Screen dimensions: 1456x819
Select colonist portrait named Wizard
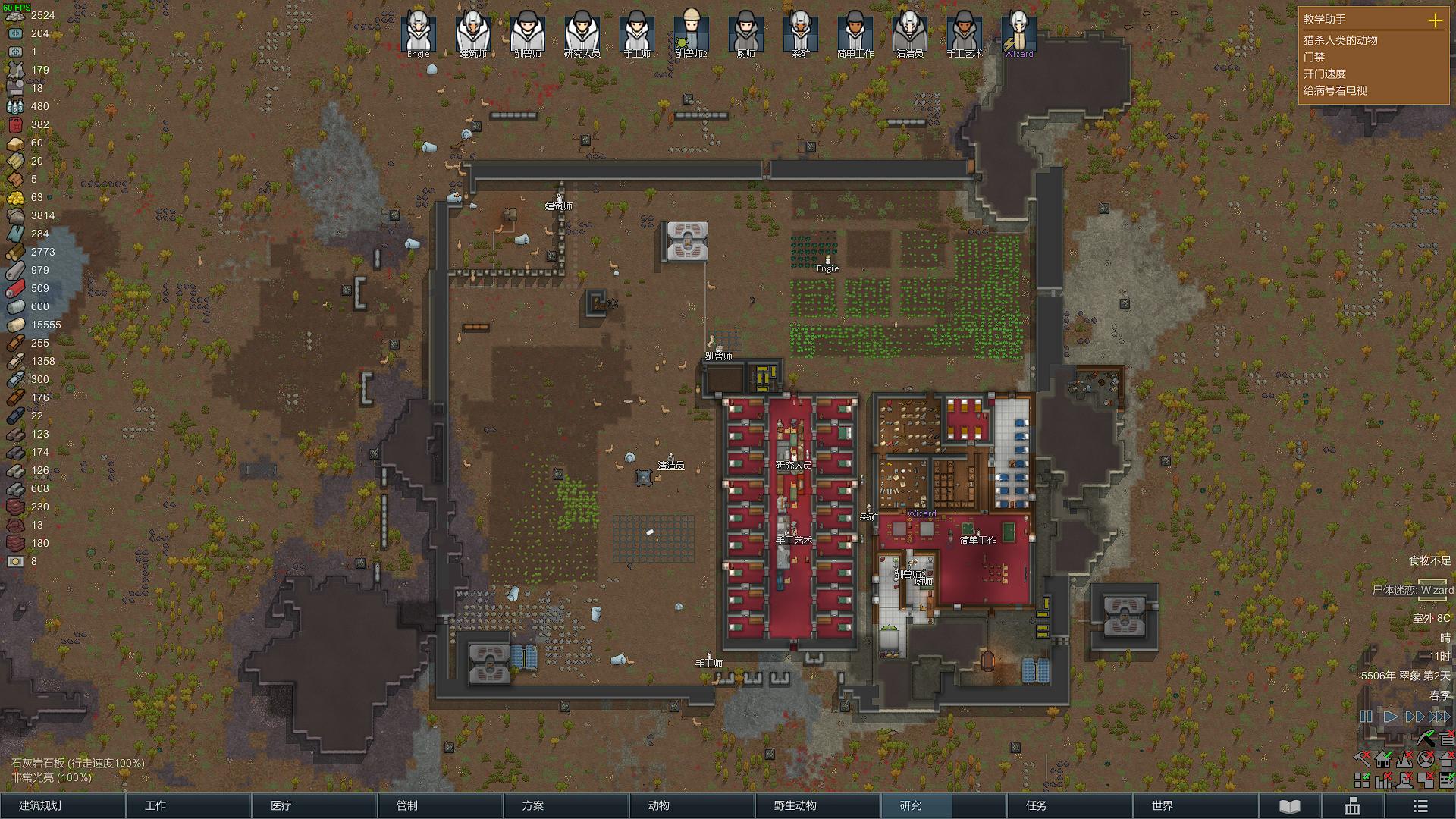tap(1018, 33)
